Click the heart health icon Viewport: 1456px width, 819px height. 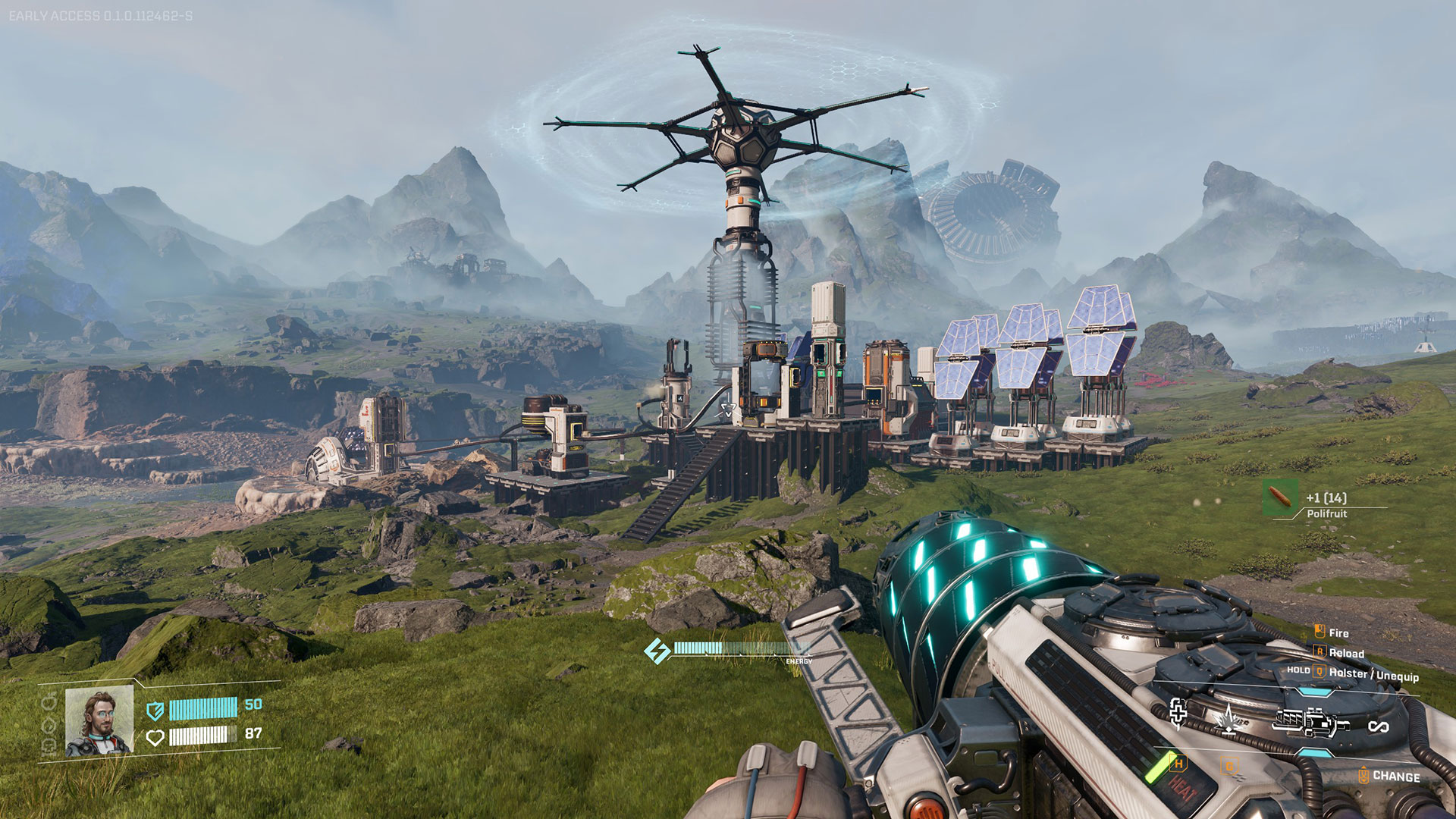point(155,737)
